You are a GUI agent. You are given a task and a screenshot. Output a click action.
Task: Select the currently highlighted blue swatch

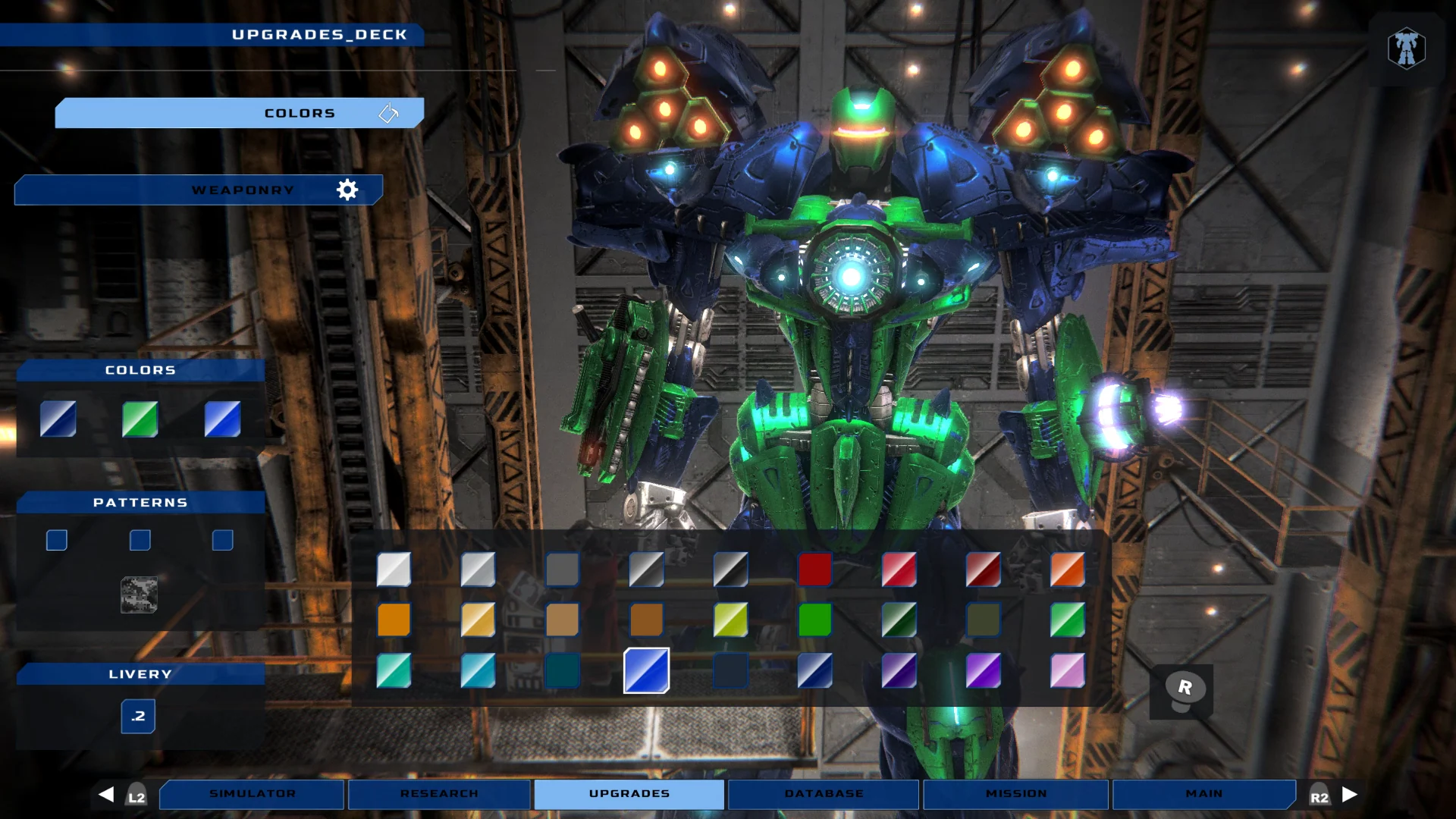click(x=646, y=670)
